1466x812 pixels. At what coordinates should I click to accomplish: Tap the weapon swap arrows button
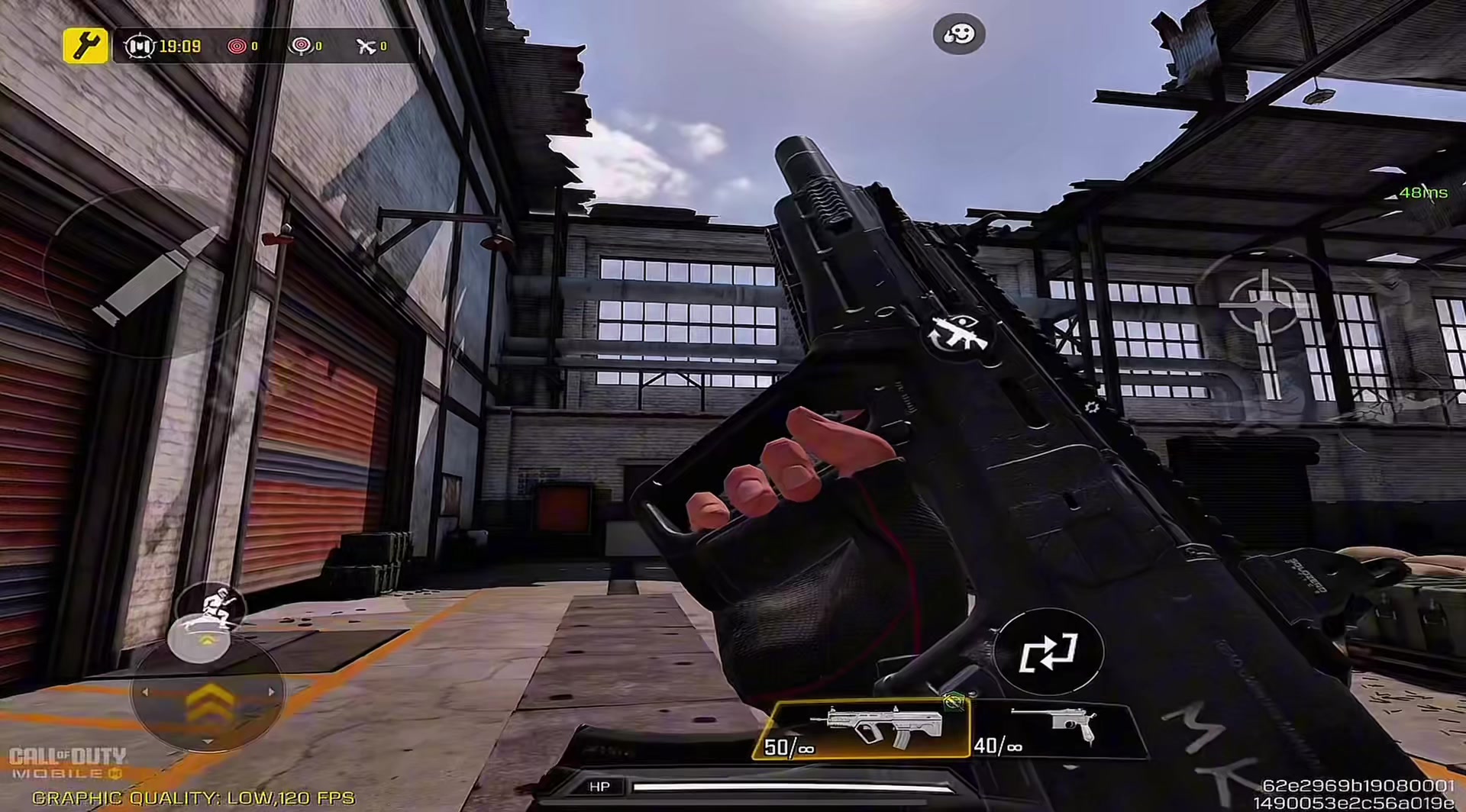click(1048, 652)
